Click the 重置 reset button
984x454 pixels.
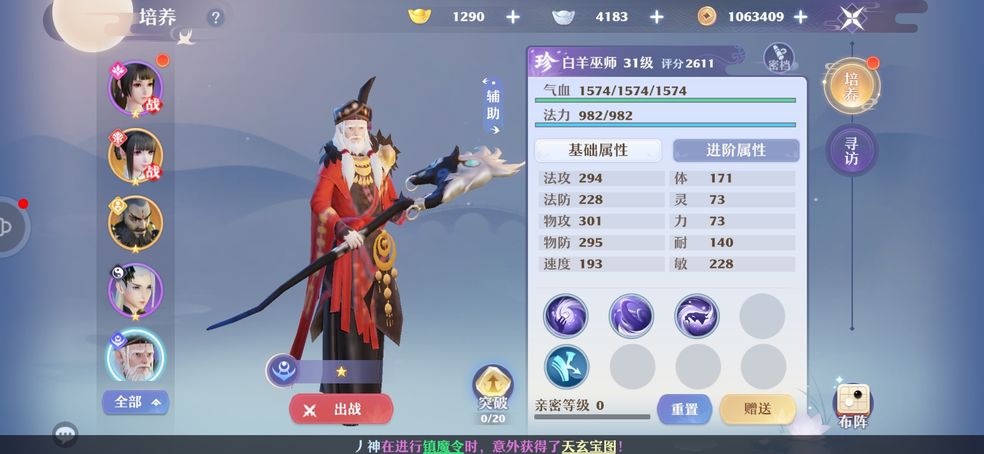tap(684, 409)
